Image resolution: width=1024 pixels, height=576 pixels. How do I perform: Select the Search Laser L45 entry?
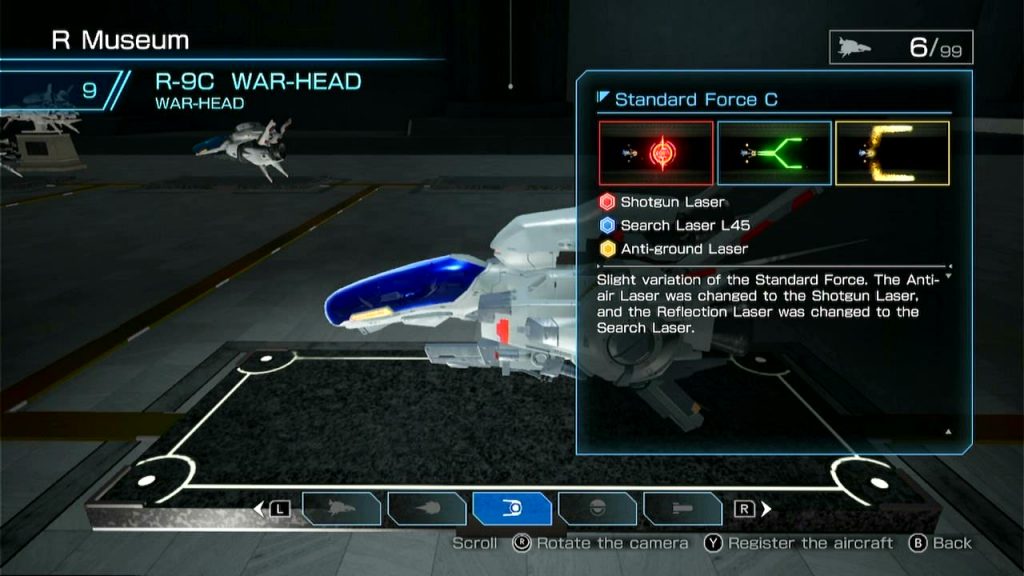[x=675, y=225]
